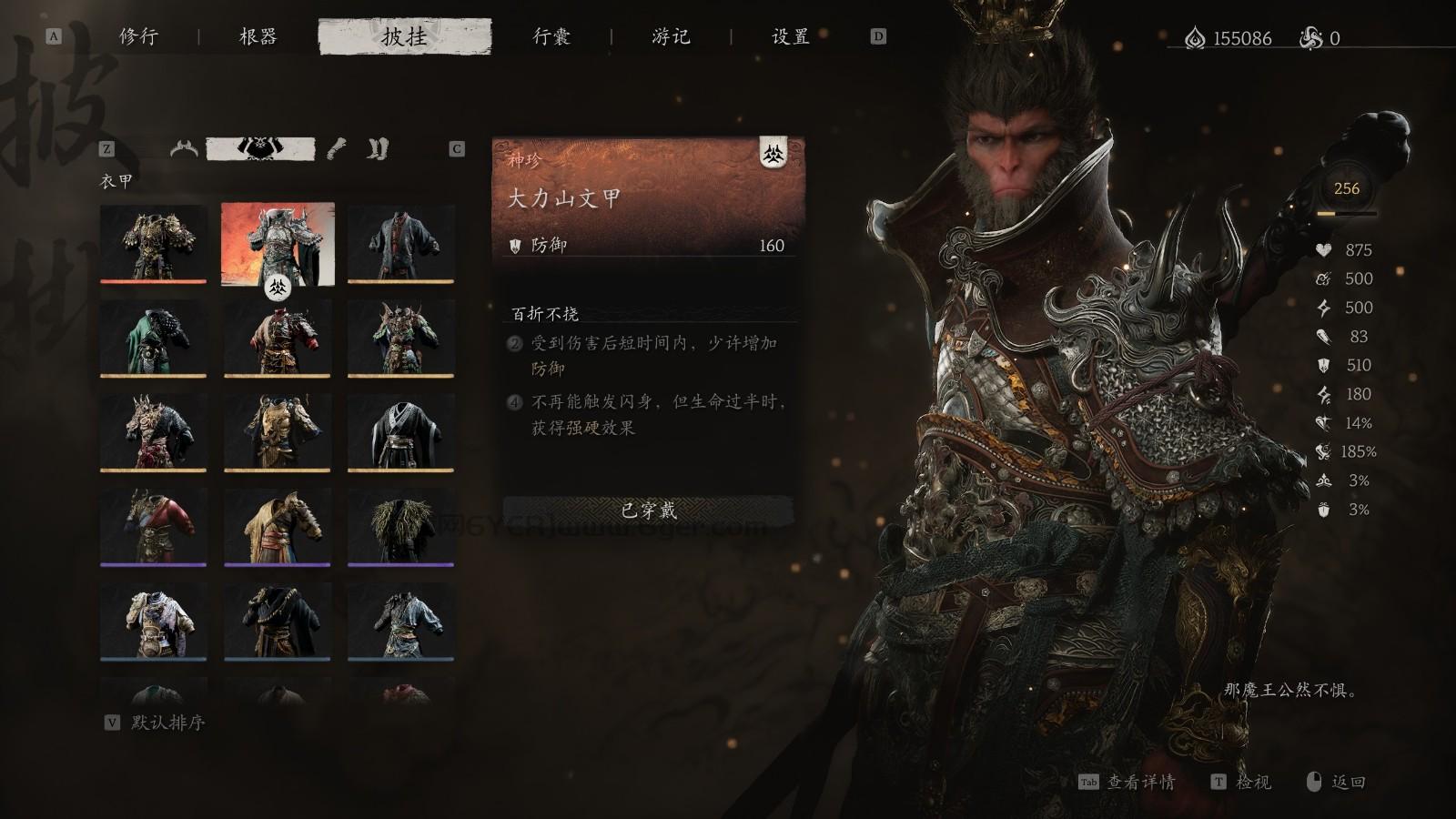Change sorting via 默认排序
Image resolution: width=1456 pixels, height=819 pixels.
(x=167, y=723)
